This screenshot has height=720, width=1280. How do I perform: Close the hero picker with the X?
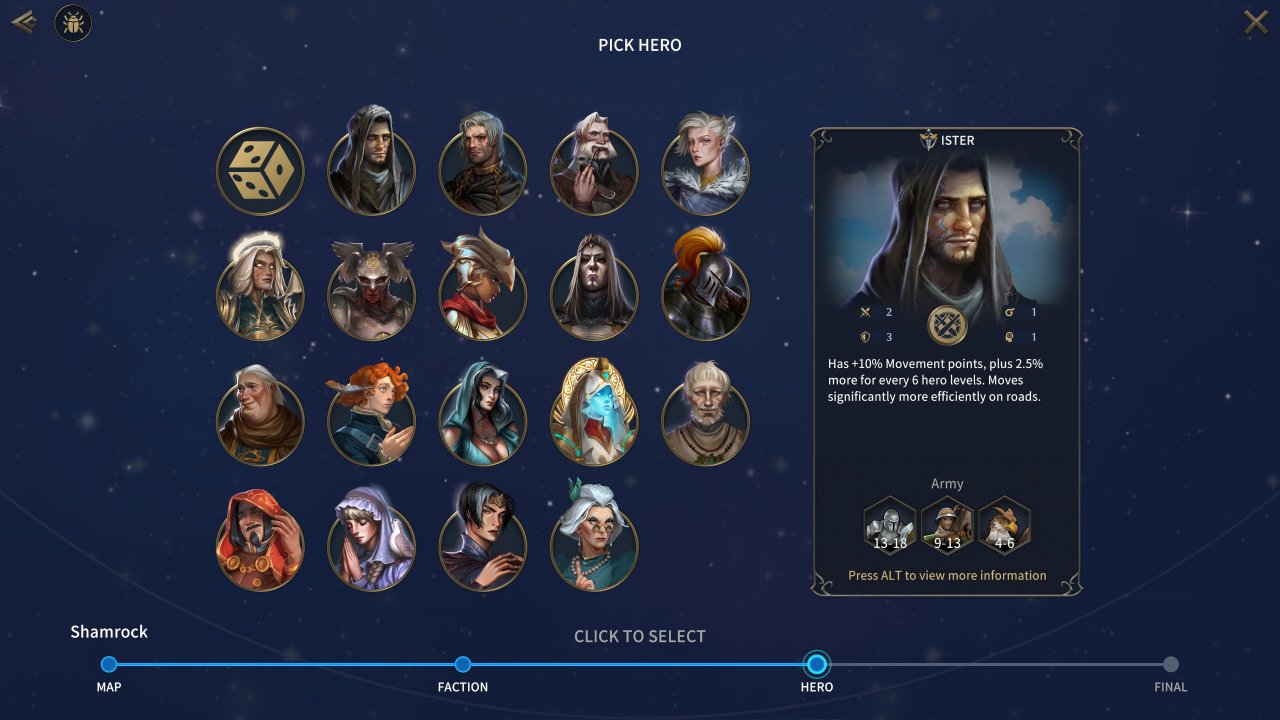[1255, 22]
